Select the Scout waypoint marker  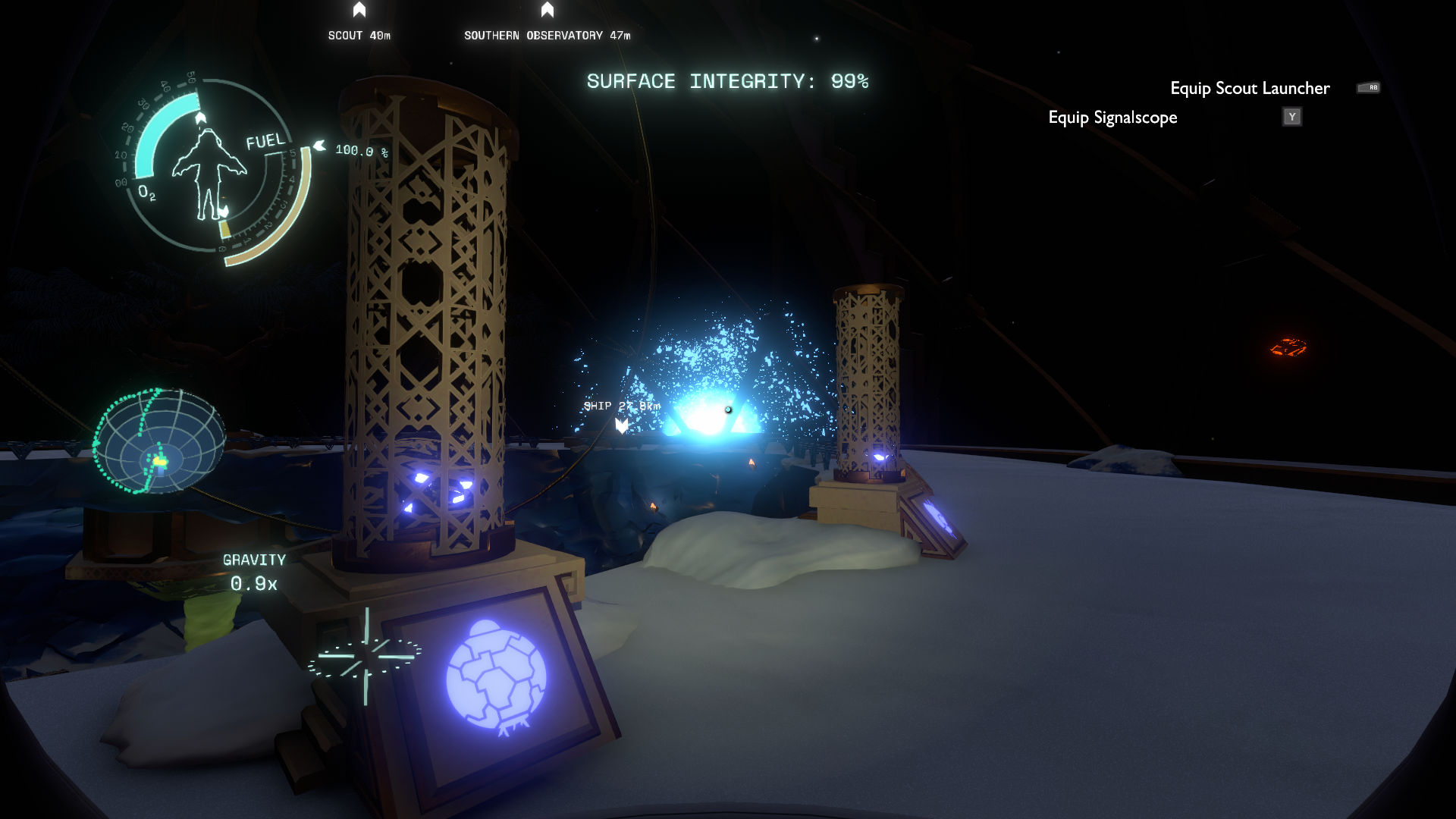359,11
